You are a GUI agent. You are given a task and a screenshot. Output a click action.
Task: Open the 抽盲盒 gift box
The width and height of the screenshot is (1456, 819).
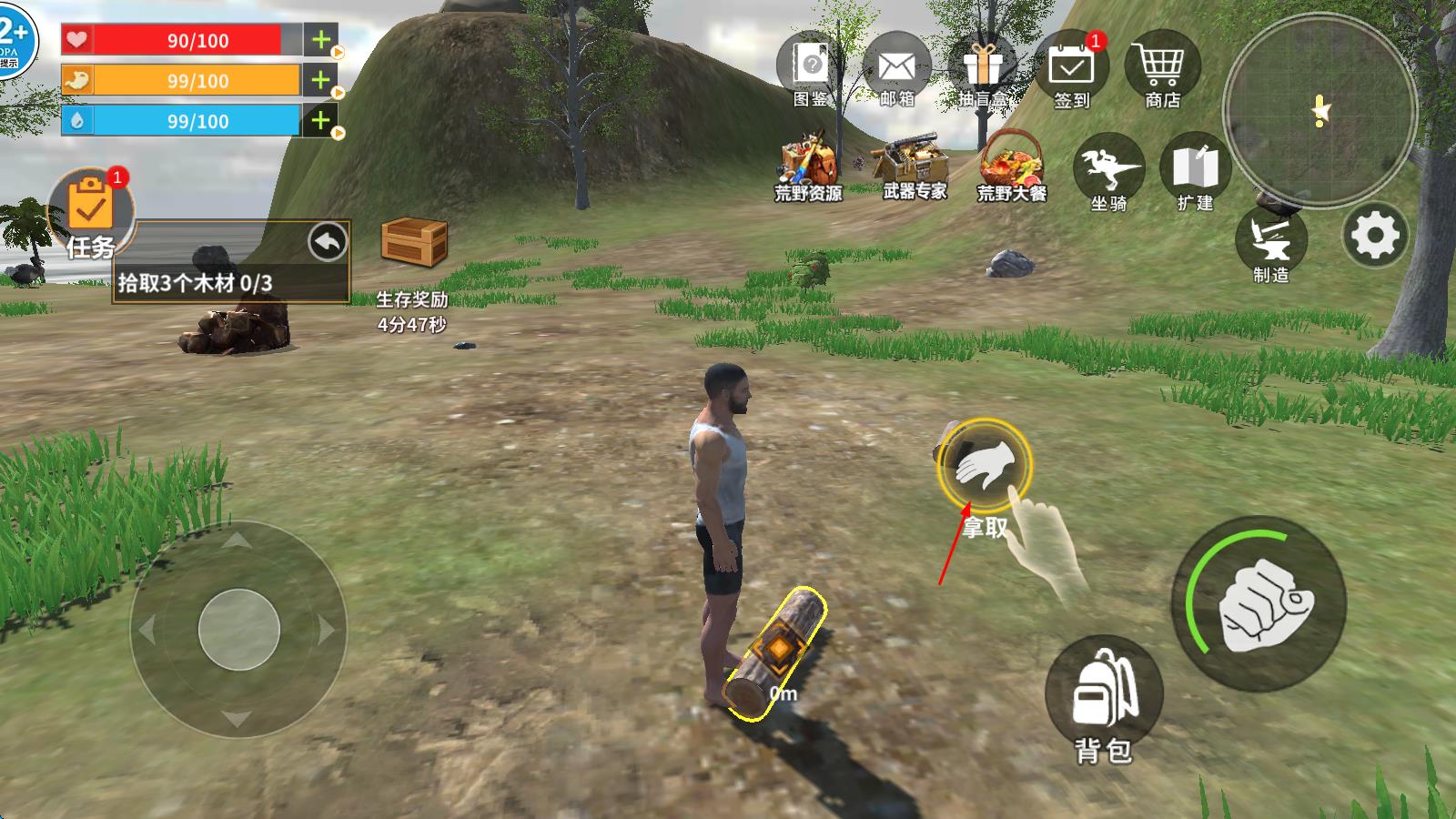point(983,70)
